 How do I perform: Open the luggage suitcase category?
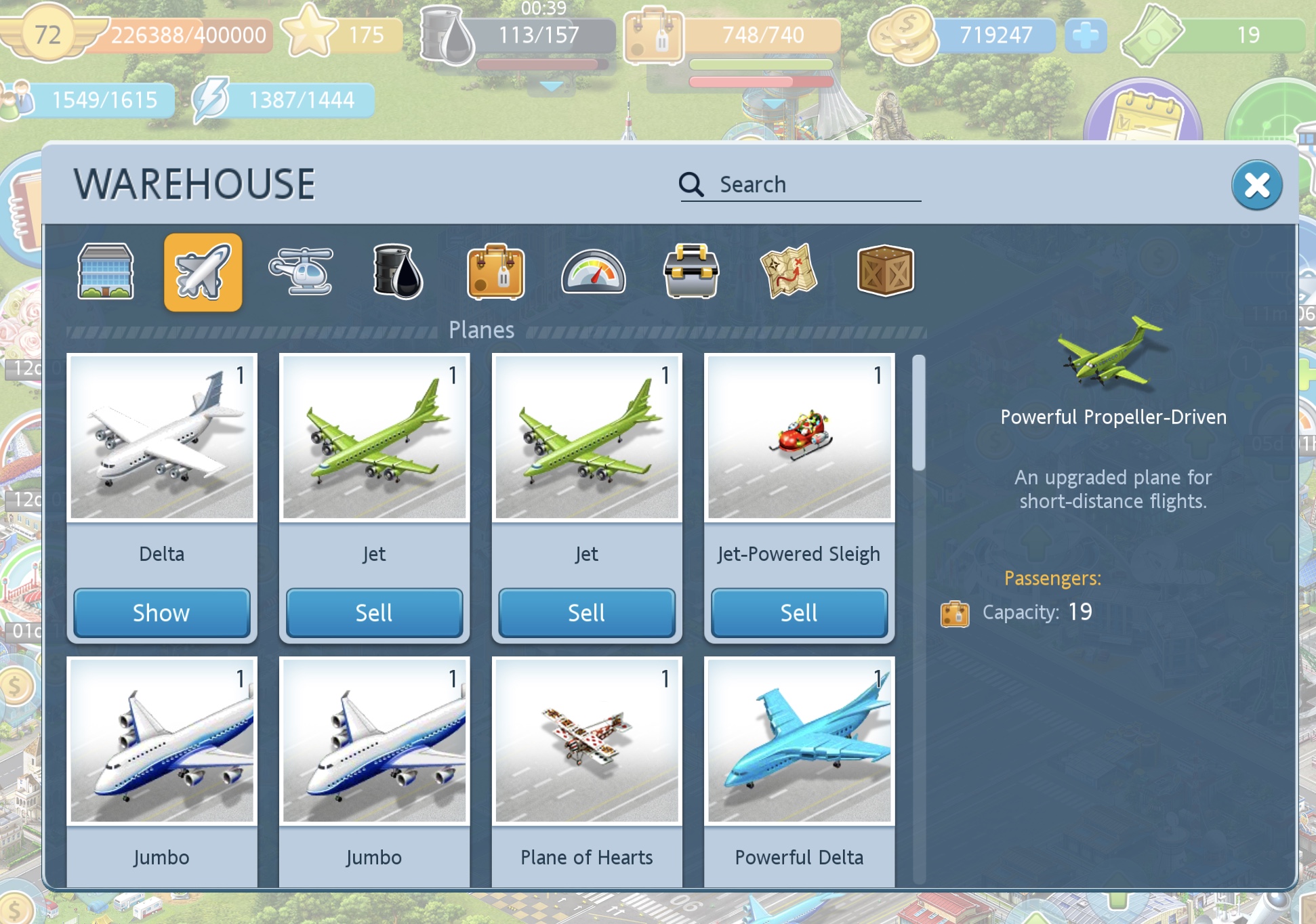coord(495,272)
